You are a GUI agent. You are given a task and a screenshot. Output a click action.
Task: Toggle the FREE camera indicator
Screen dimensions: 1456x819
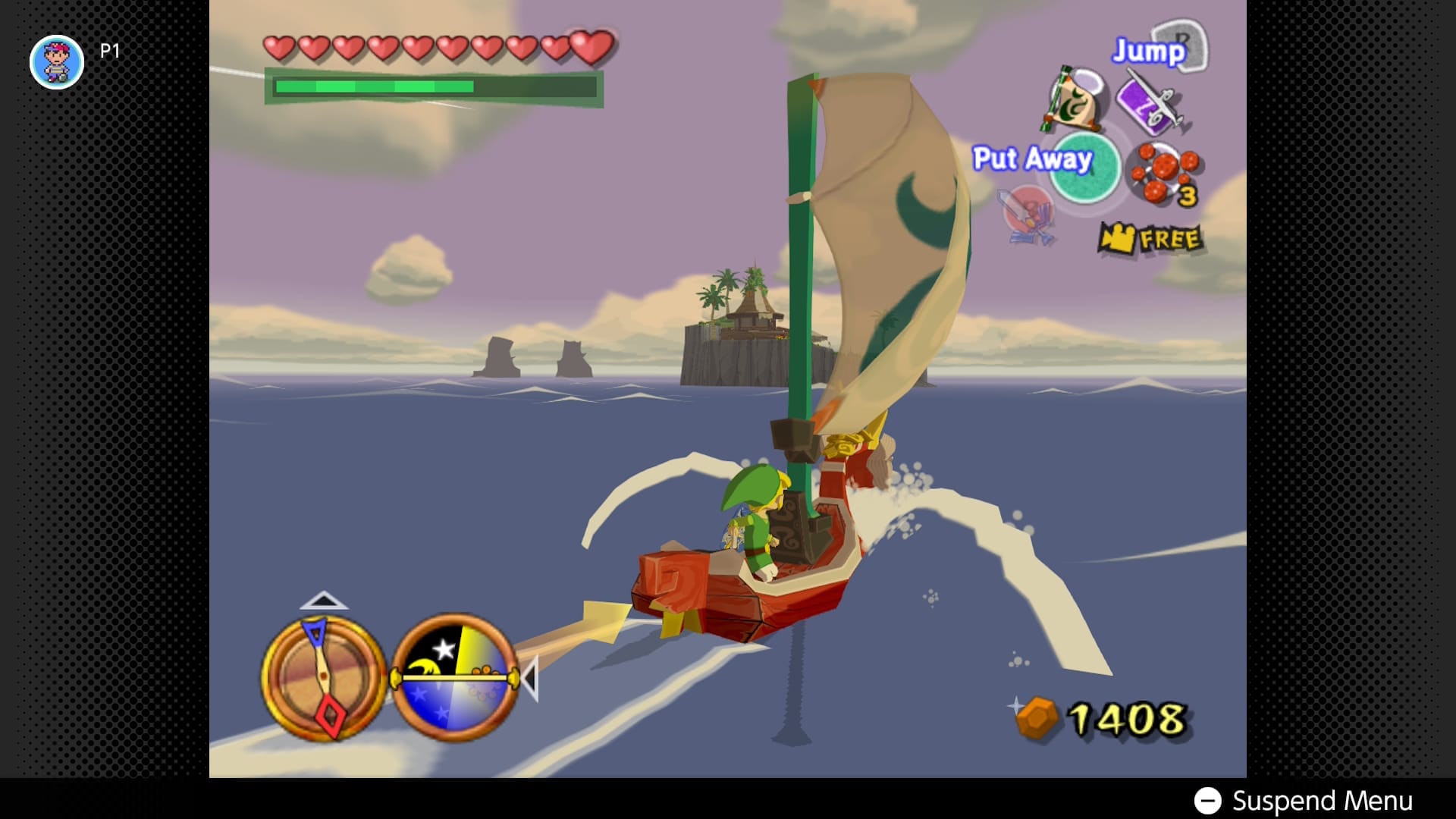tap(1150, 240)
